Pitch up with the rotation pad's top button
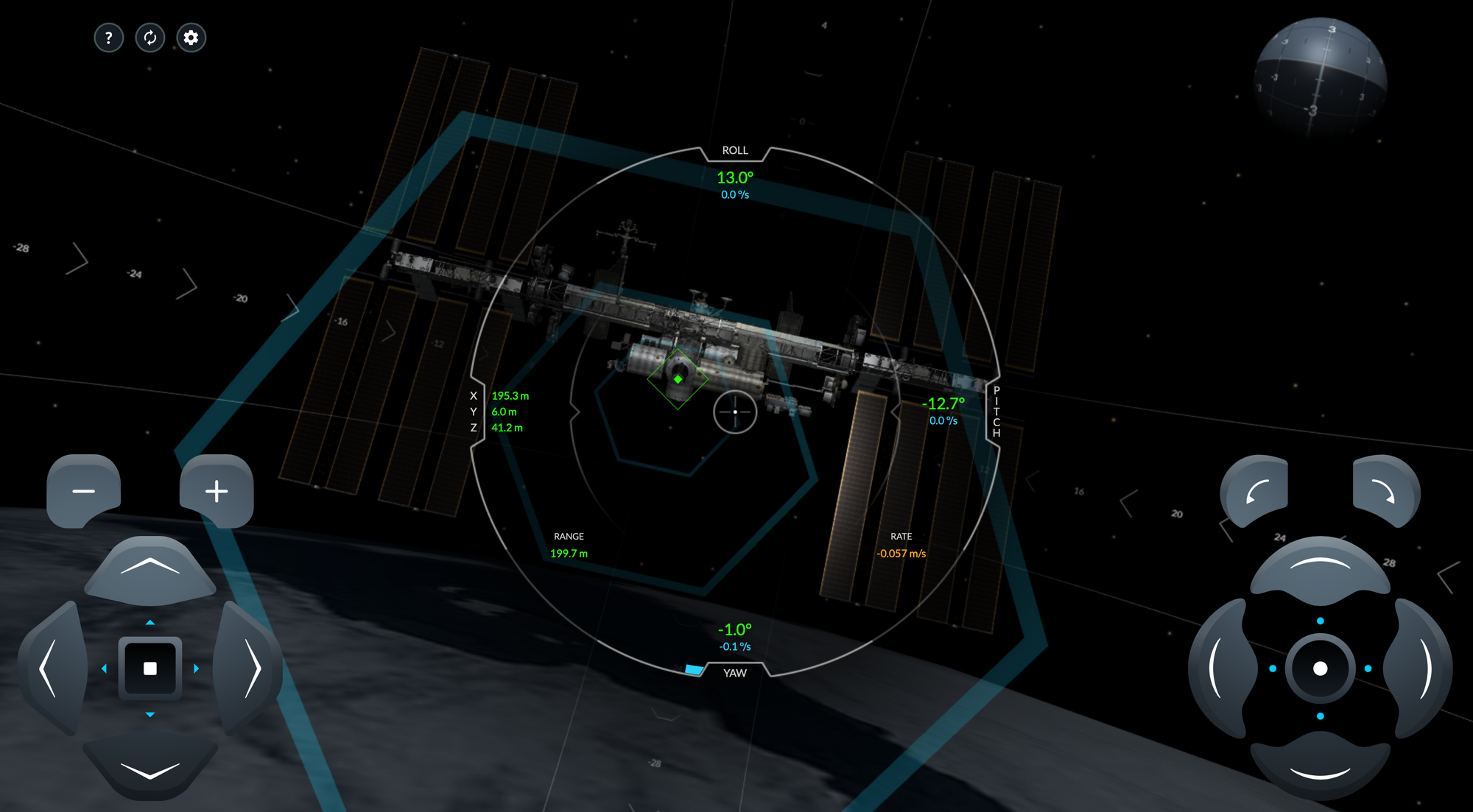Viewport: 1473px width, 812px height. pos(1320,567)
